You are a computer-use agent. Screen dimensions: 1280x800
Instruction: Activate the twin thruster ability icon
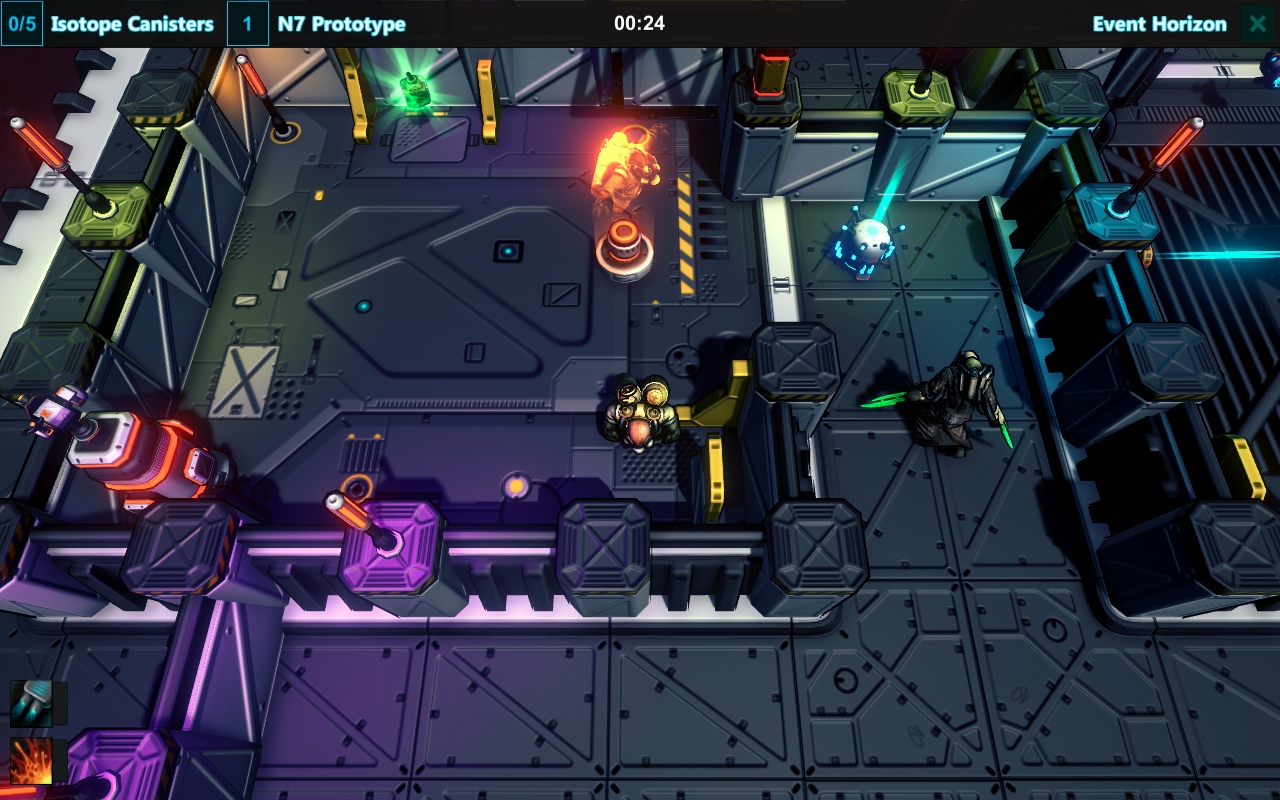31,703
